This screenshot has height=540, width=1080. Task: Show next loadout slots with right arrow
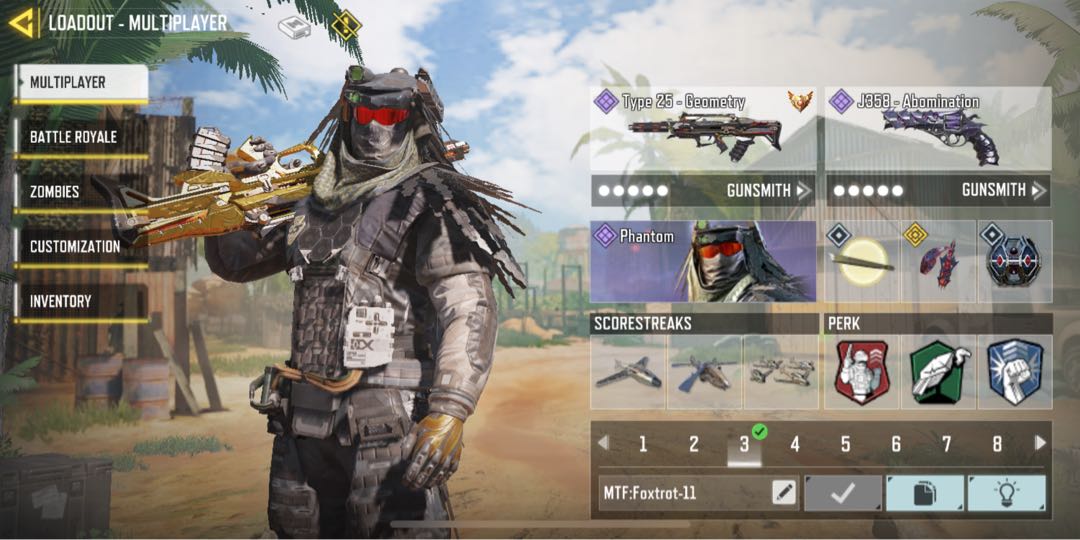click(1040, 443)
